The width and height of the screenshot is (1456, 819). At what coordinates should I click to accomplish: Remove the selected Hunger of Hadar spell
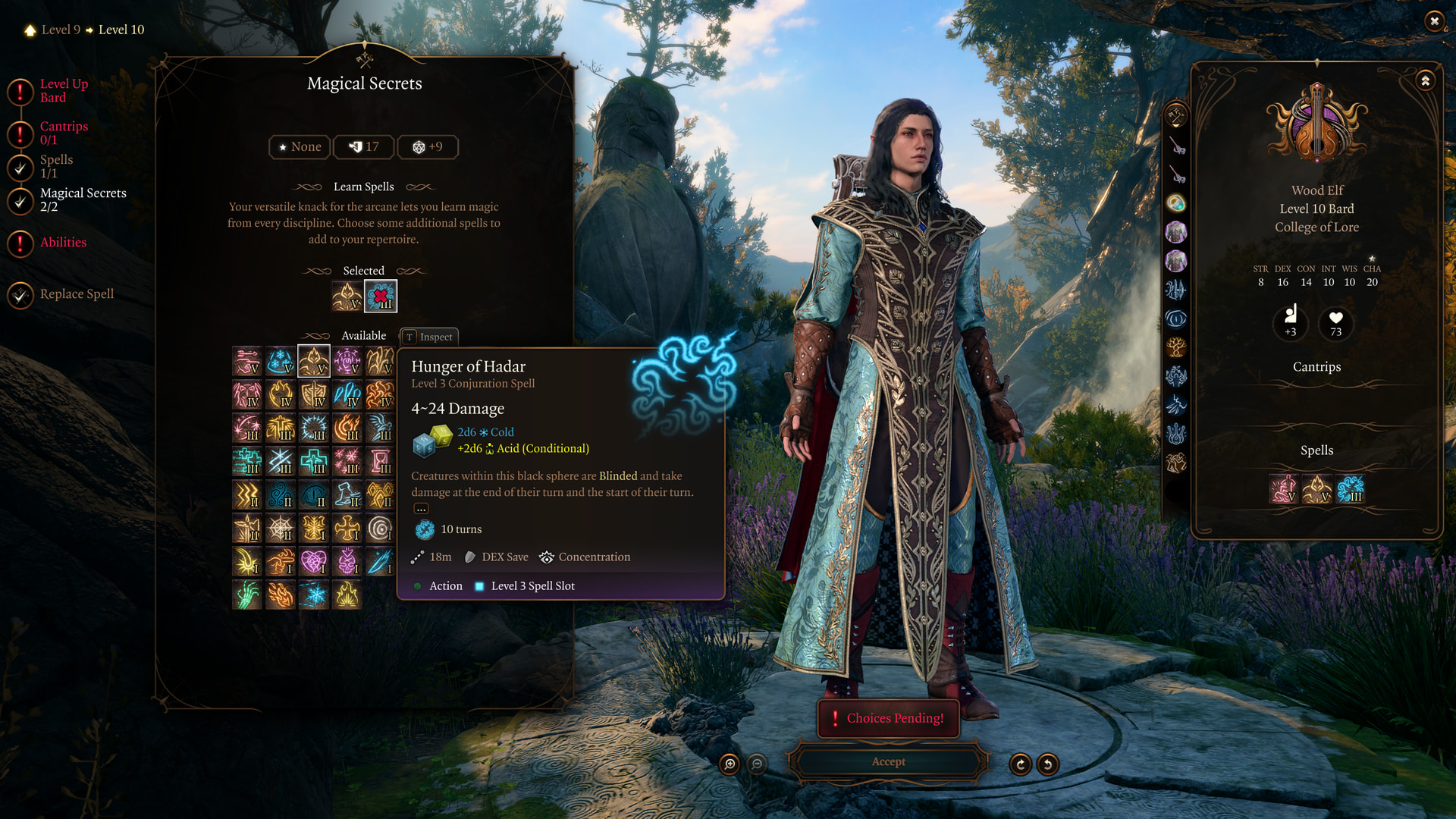point(381,297)
